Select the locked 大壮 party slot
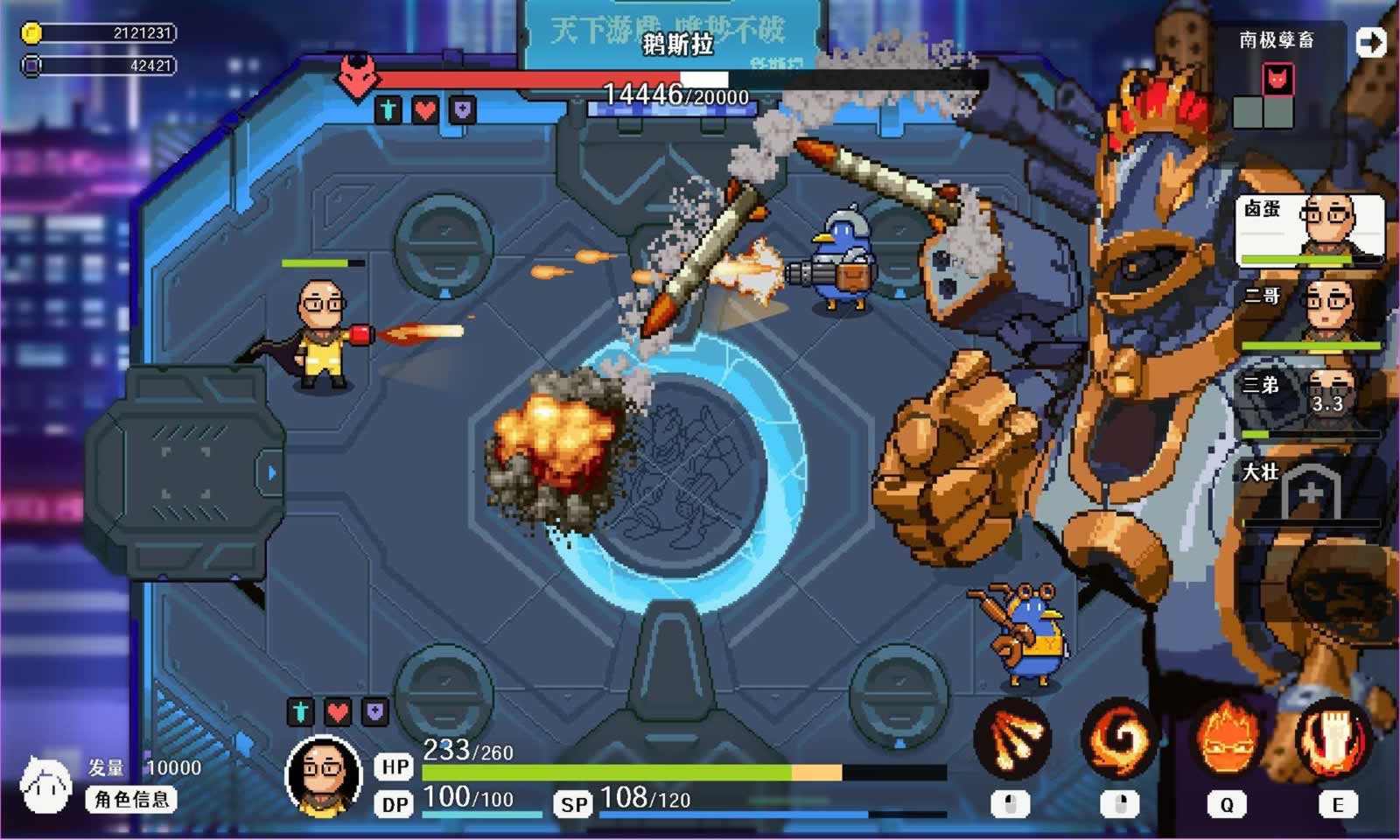The height and width of the screenshot is (840, 1400). [x=1310, y=492]
